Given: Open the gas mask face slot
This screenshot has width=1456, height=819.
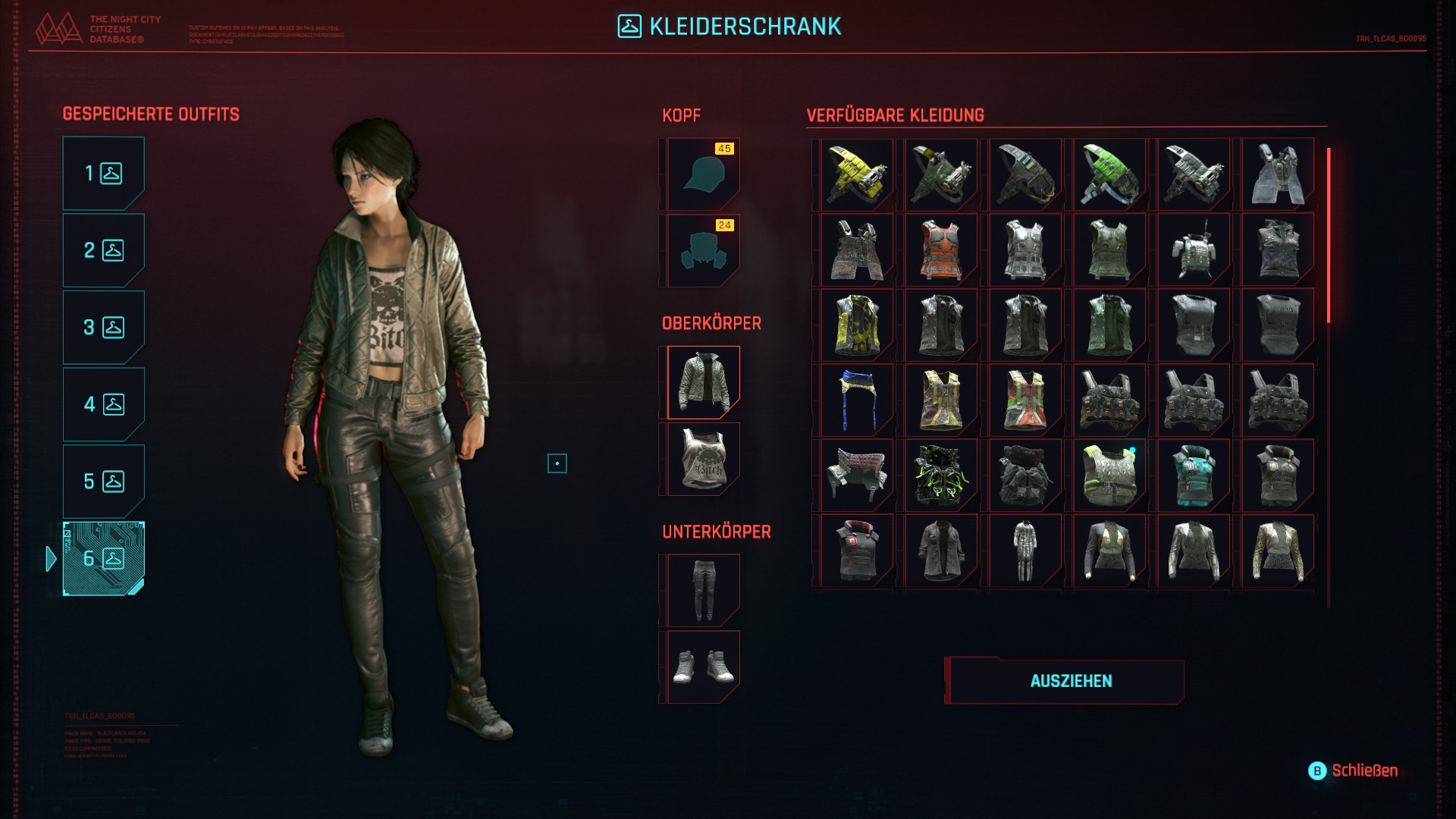Looking at the screenshot, I should click(x=703, y=251).
